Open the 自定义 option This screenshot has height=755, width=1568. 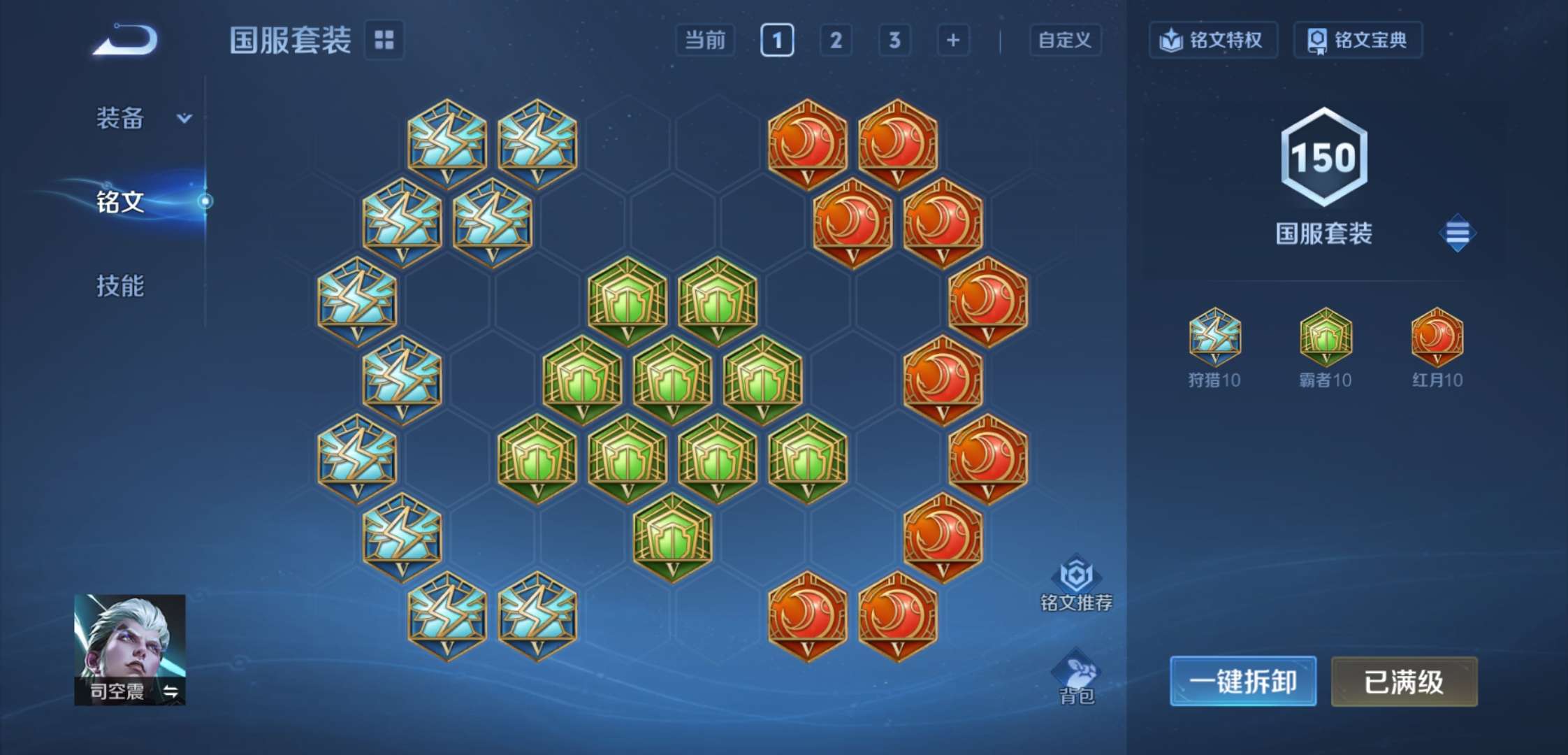click(1064, 40)
